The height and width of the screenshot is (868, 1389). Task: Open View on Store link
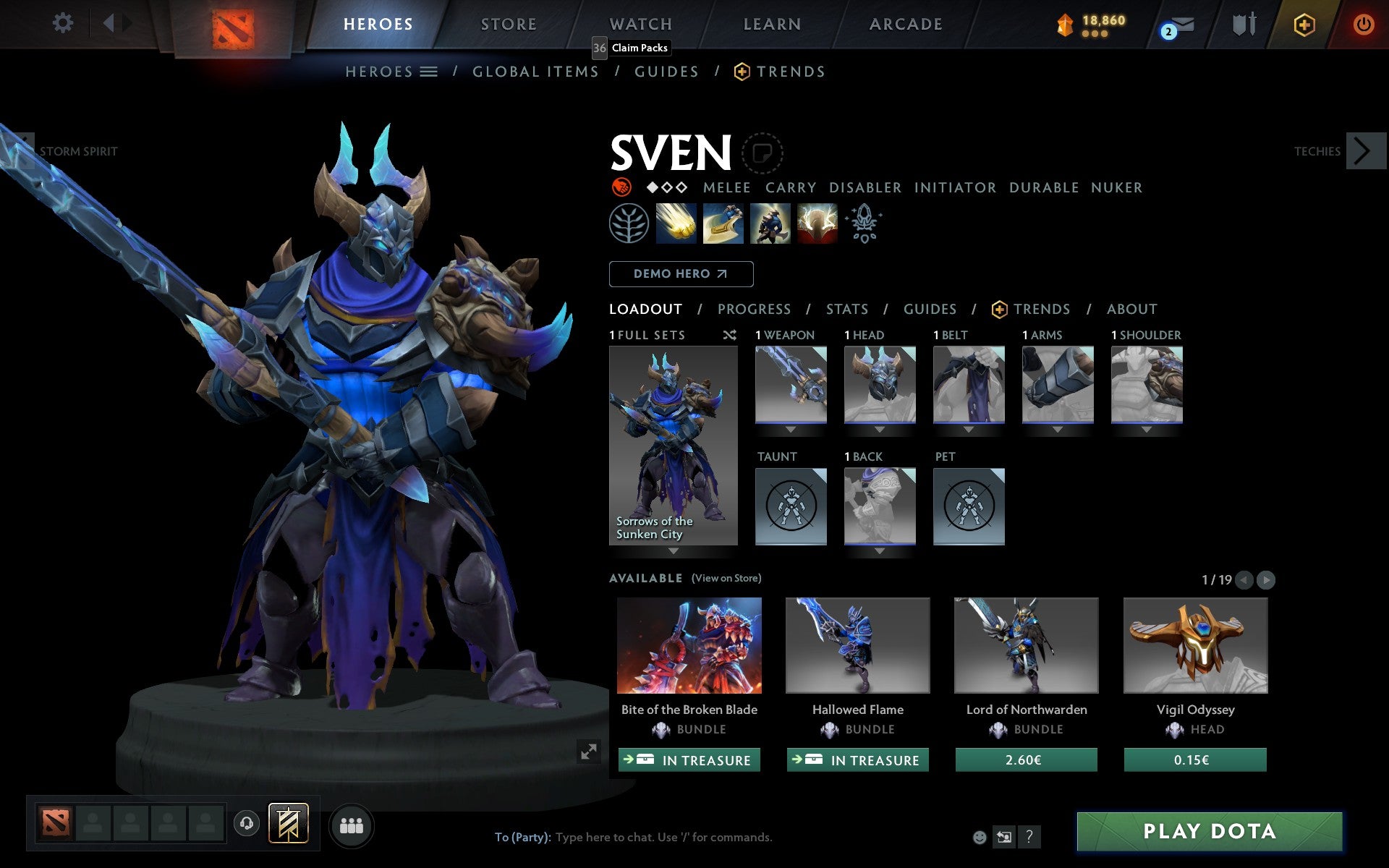coord(726,578)
